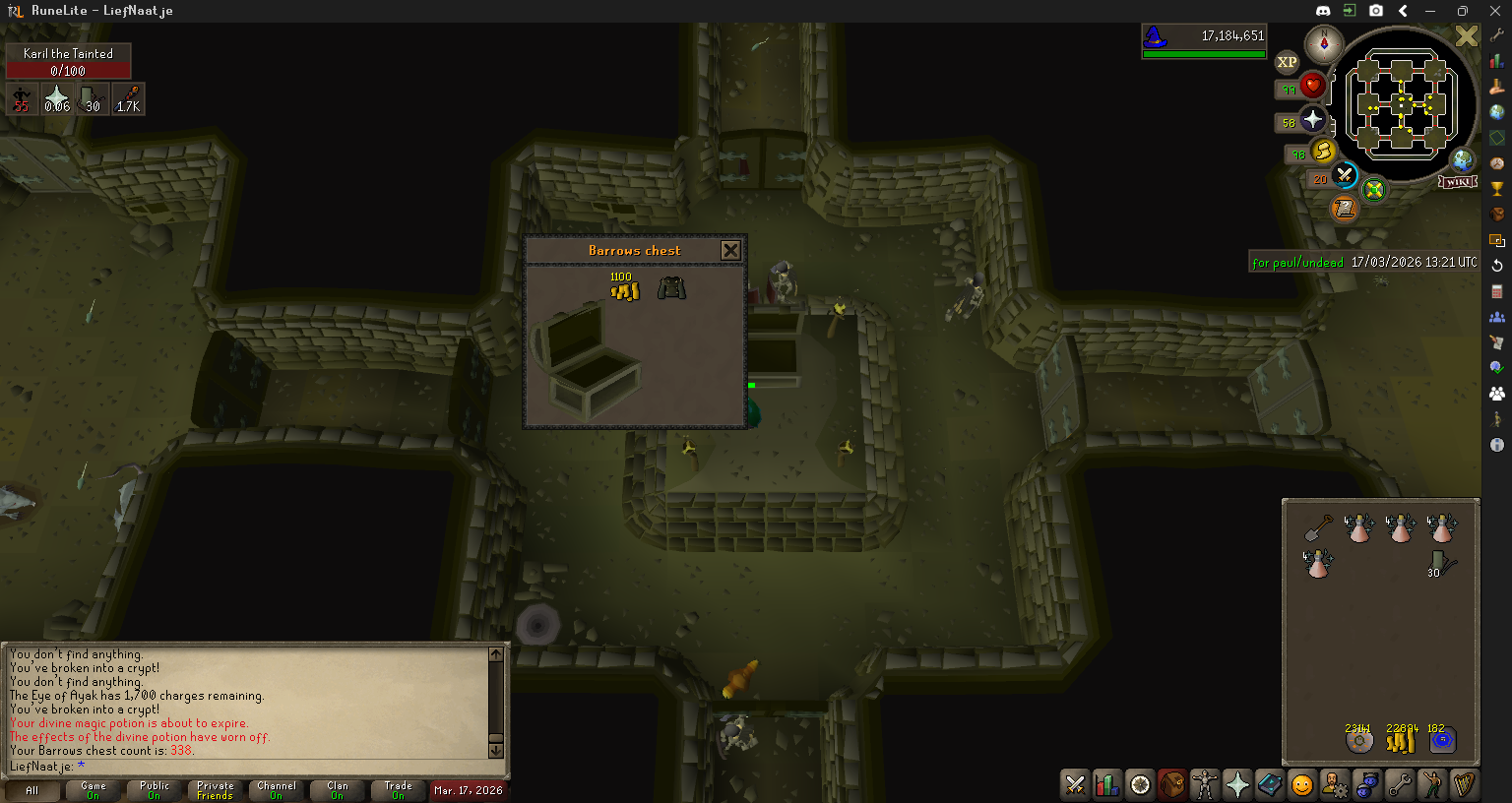Switch chat to the Game filter
The width and height of the screenshot is (1512, 803).
pos(94,790)
